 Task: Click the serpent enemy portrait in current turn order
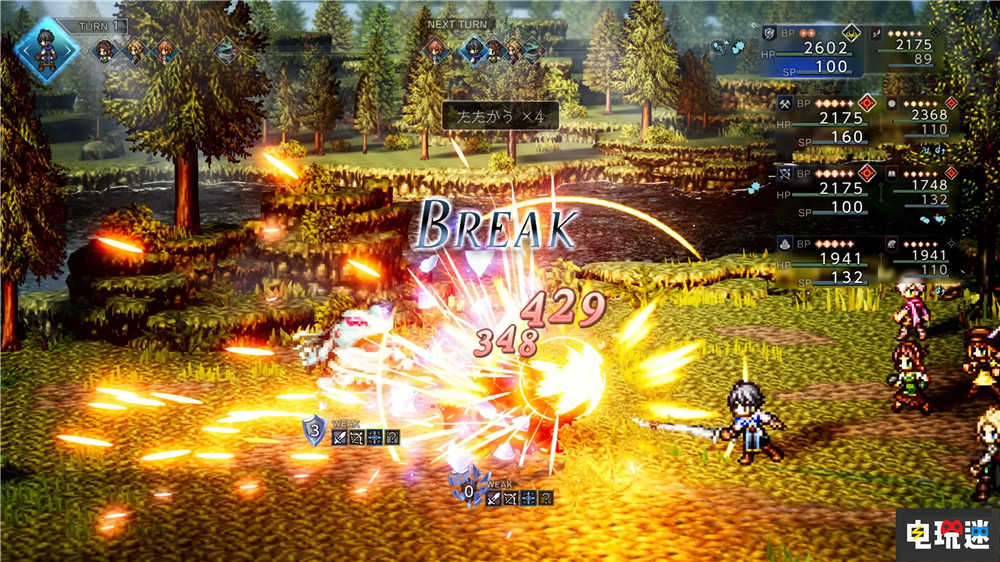[x=226, y=52]
